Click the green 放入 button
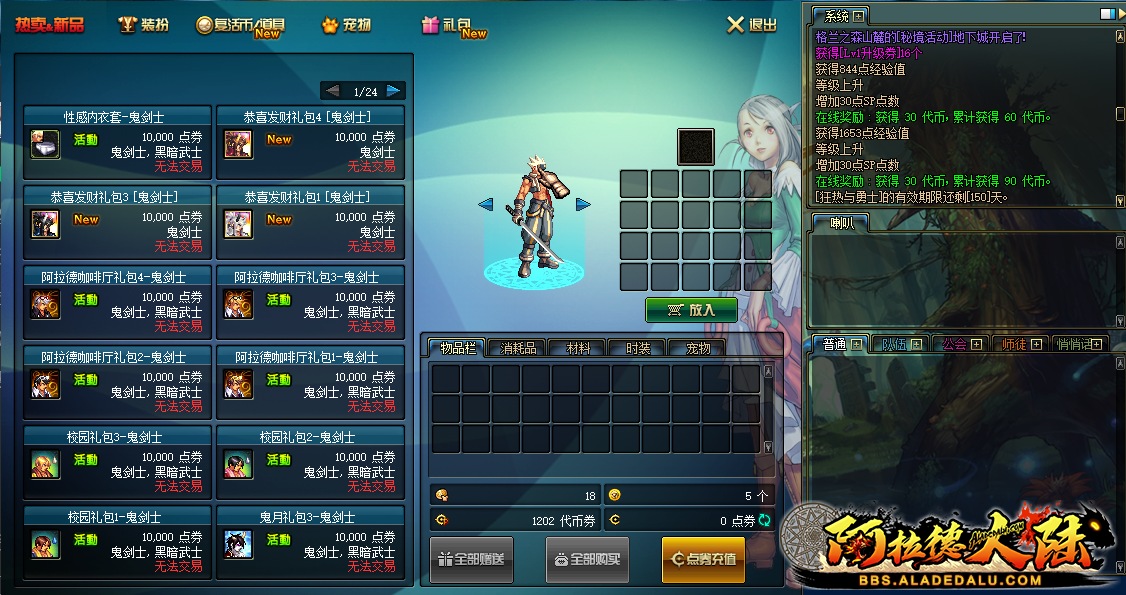1126x595 pixels. coord(691,310)
